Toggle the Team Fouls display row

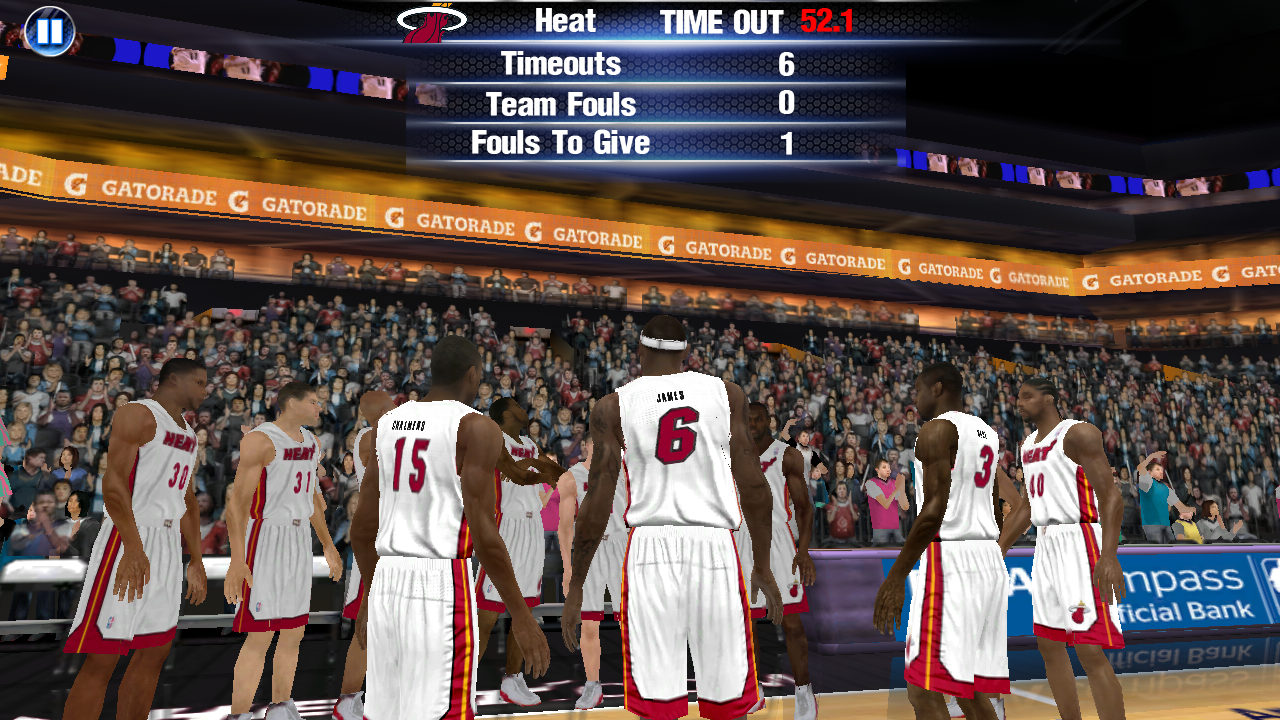click(640, 103)
